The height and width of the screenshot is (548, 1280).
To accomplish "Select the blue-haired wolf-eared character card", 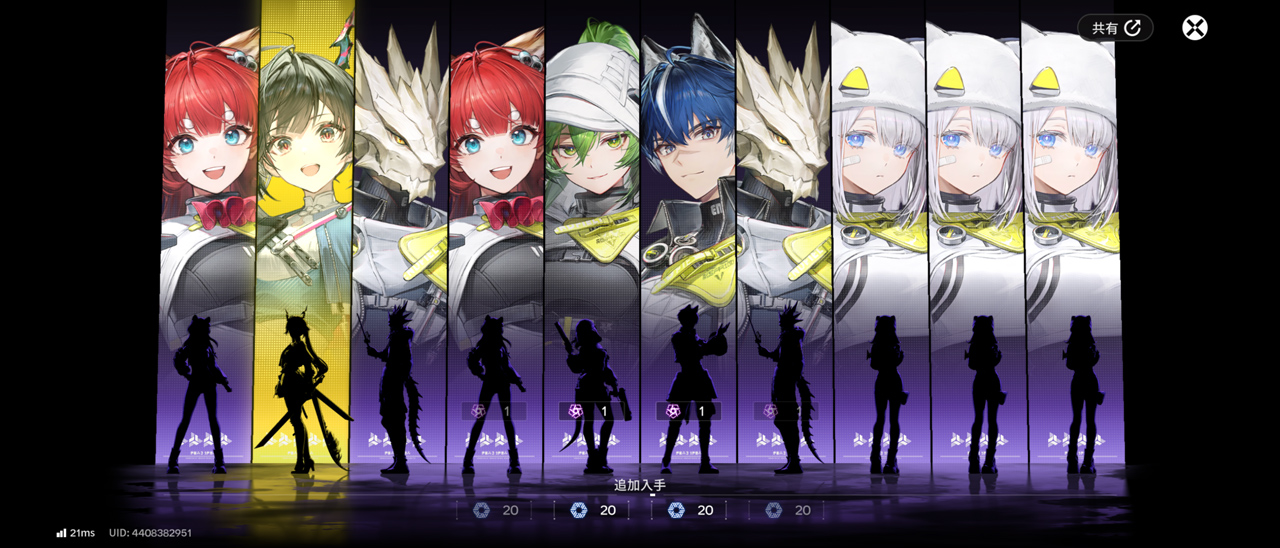I will (x=689, y=230).
